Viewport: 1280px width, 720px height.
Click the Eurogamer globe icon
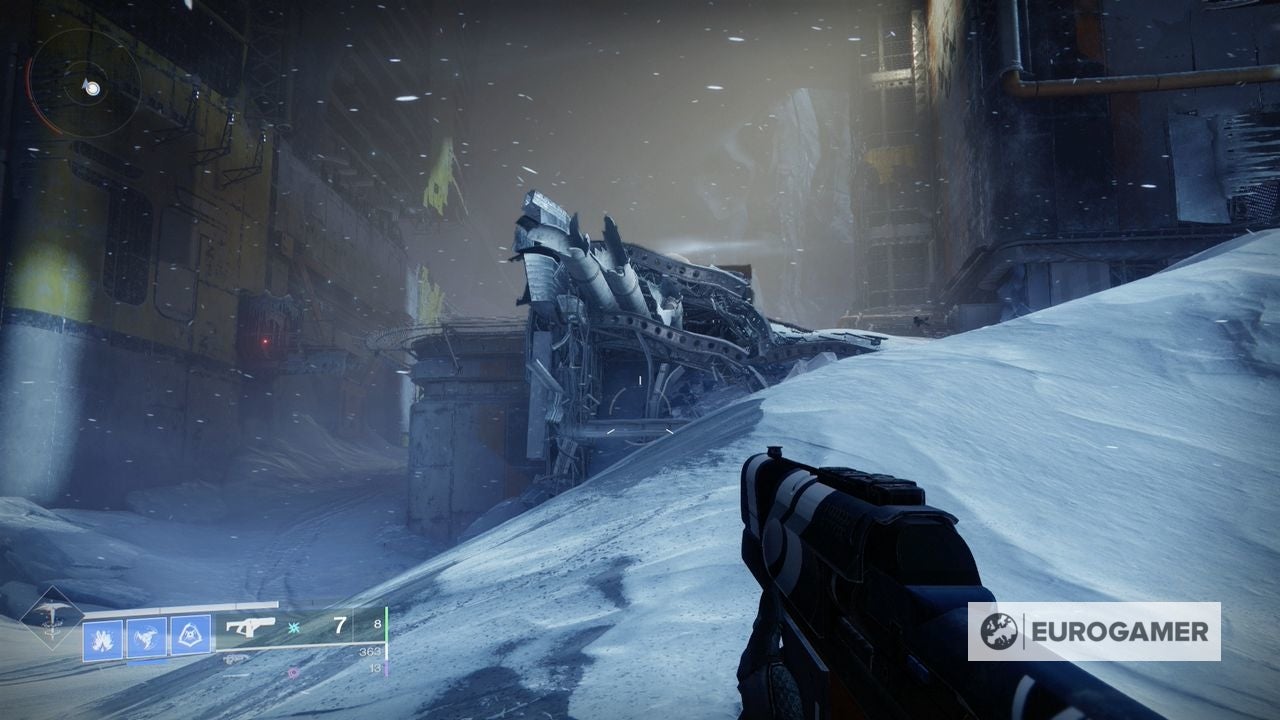coord(997,632)
